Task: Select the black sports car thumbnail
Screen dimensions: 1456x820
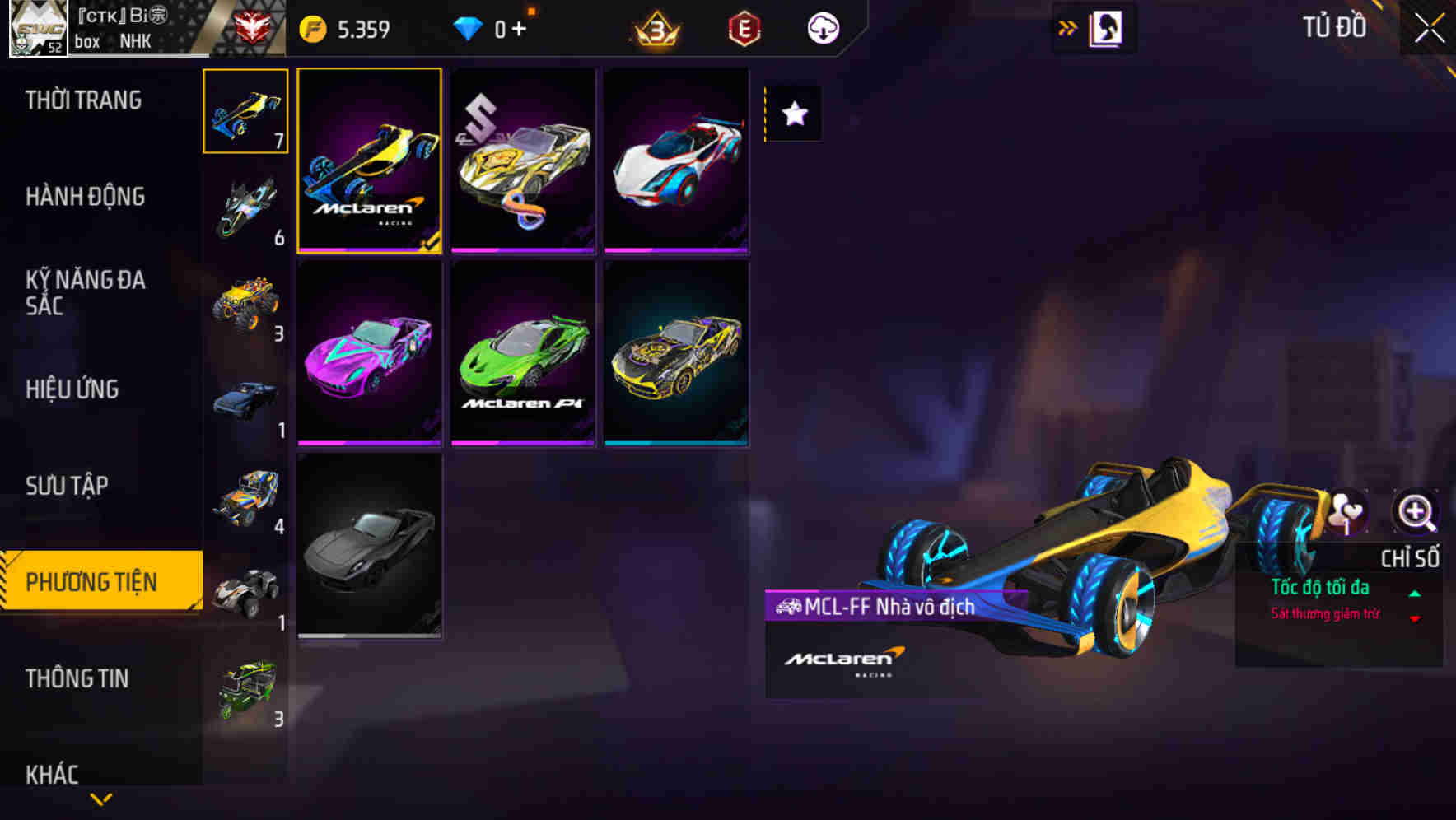Action: [370, 548]
